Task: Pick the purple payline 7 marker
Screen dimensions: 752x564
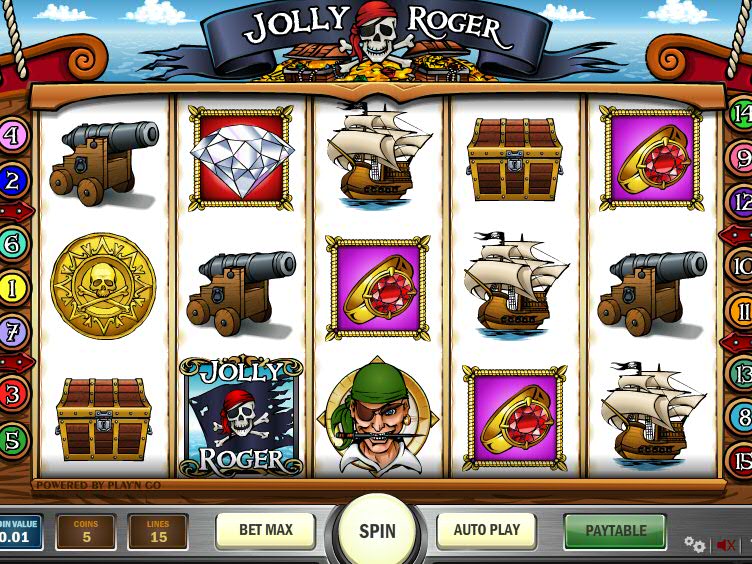Action: coord(12,330)
